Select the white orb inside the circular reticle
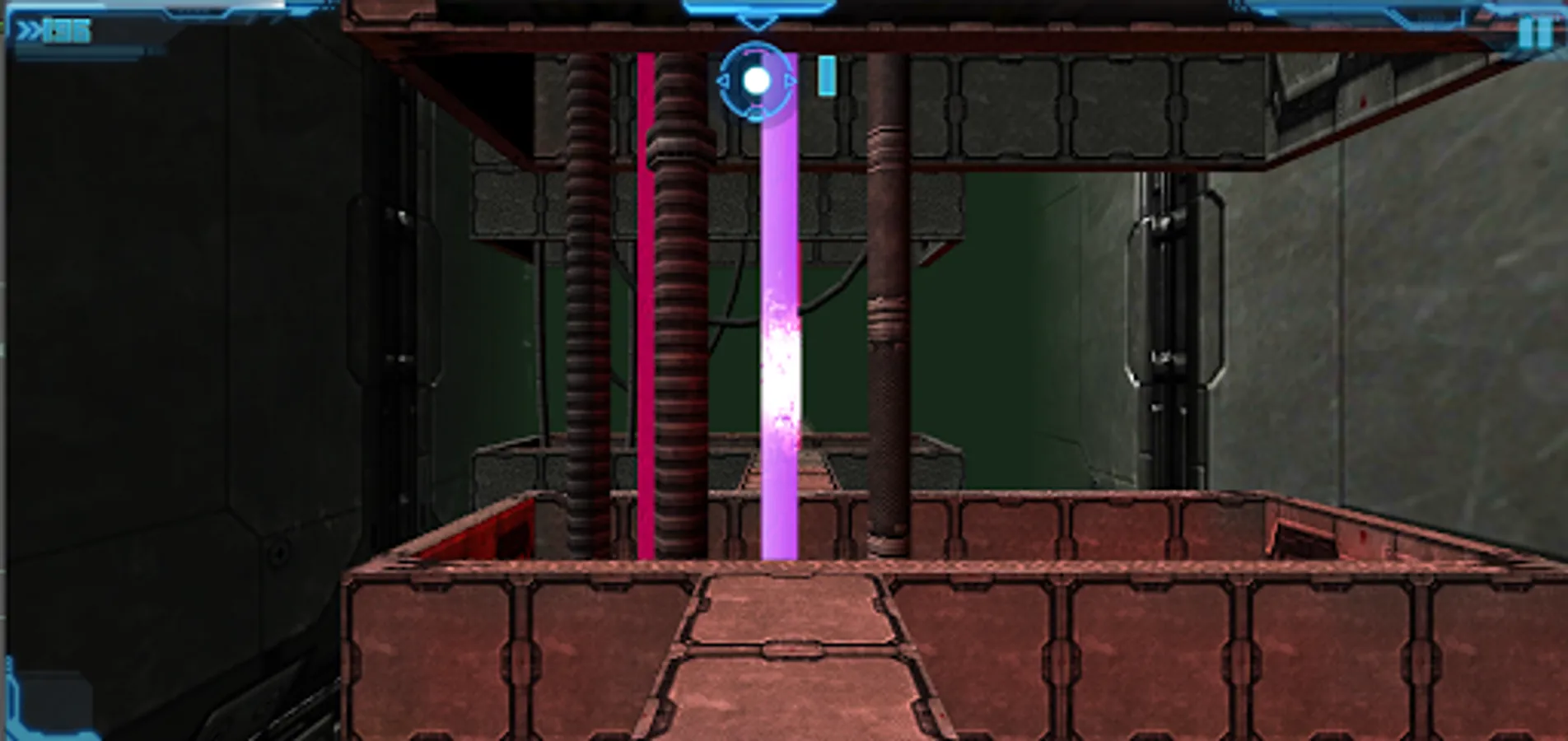 coord(757,80)
